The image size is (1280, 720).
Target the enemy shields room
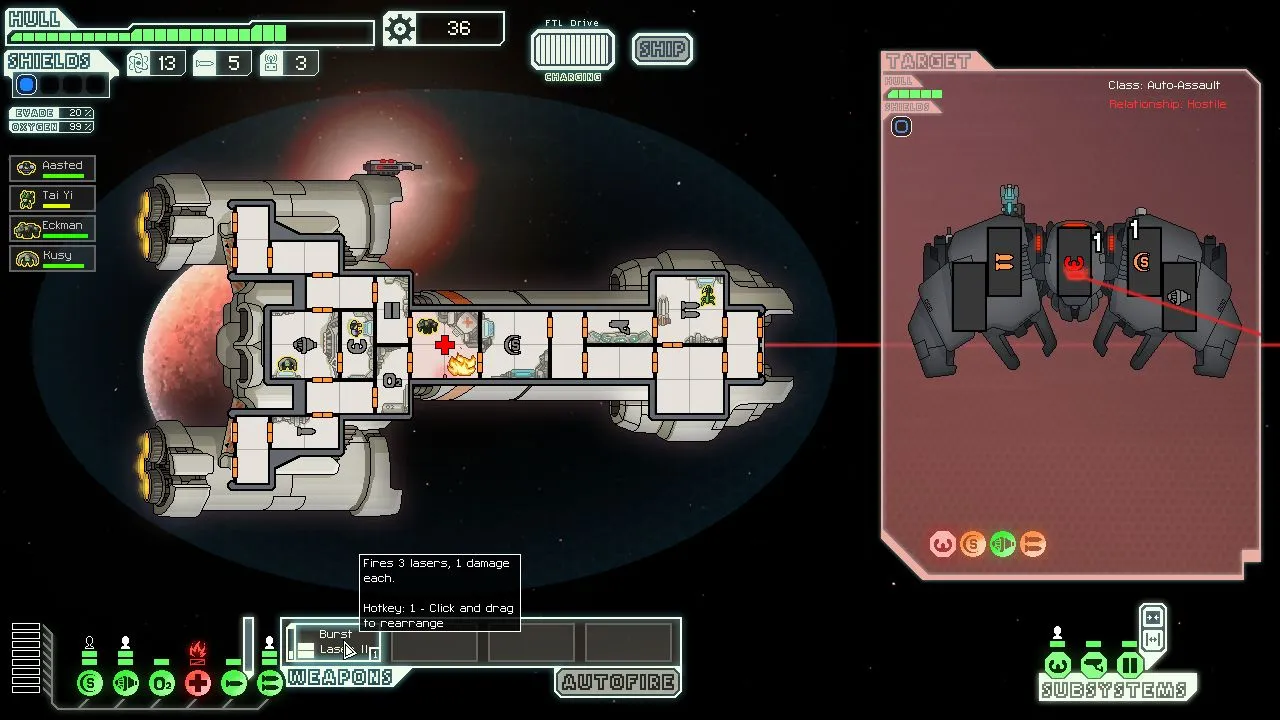(x=1142, y=263)
